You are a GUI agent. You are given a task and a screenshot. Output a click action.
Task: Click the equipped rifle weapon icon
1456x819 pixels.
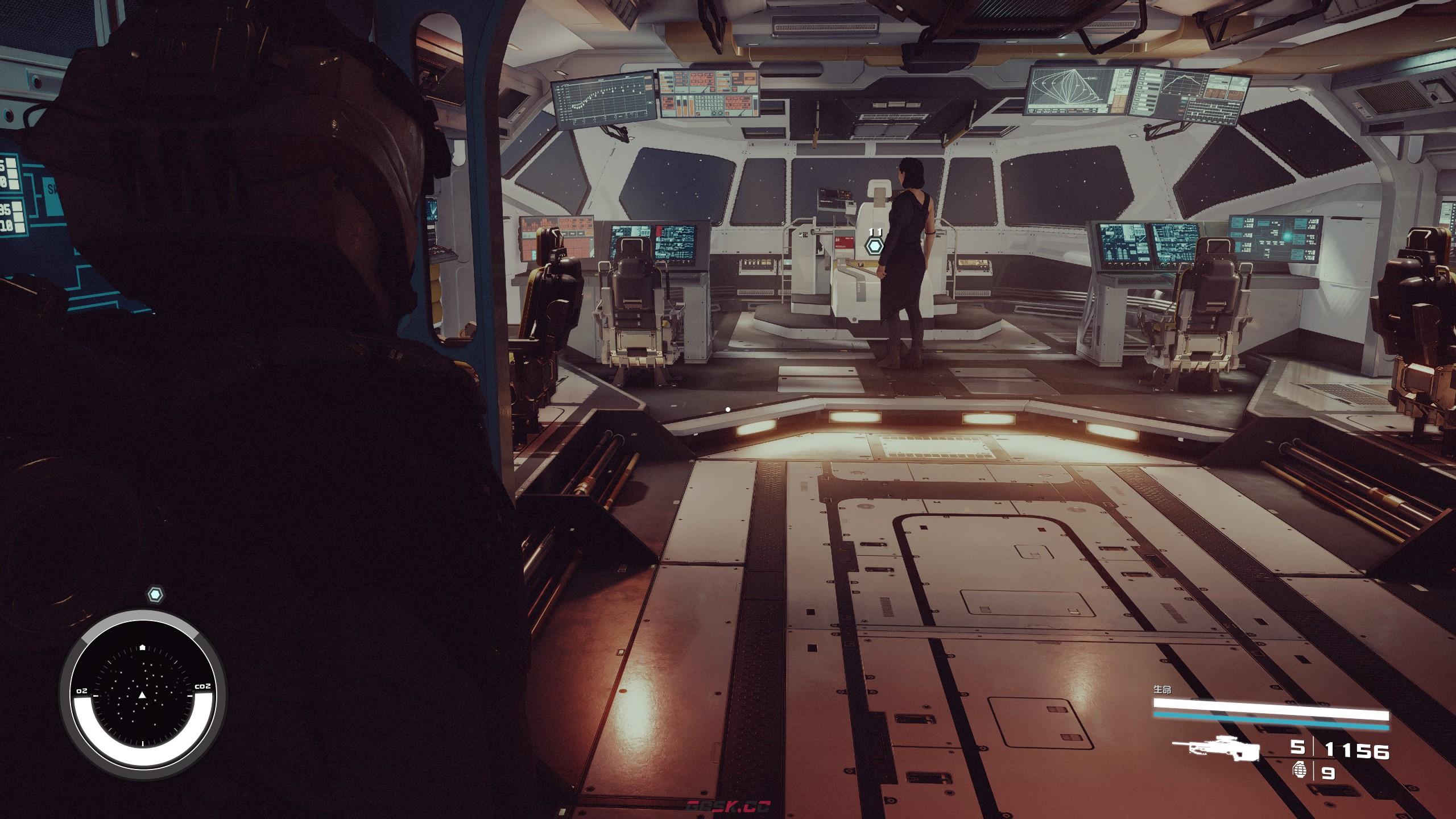[1222, 750]
